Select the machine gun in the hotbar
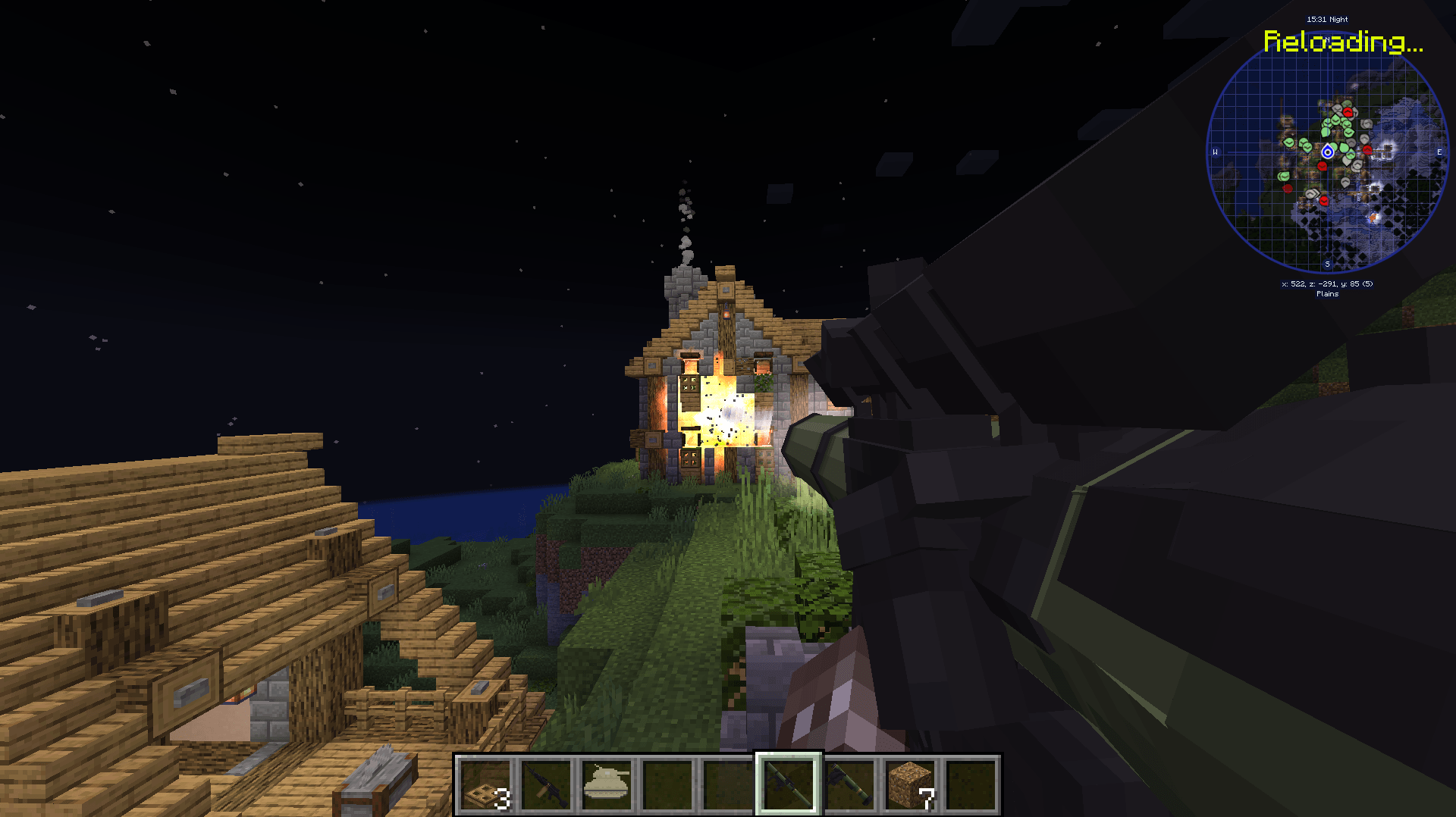The width and height of the screenshot is (1456, 817). coord(546,787)
